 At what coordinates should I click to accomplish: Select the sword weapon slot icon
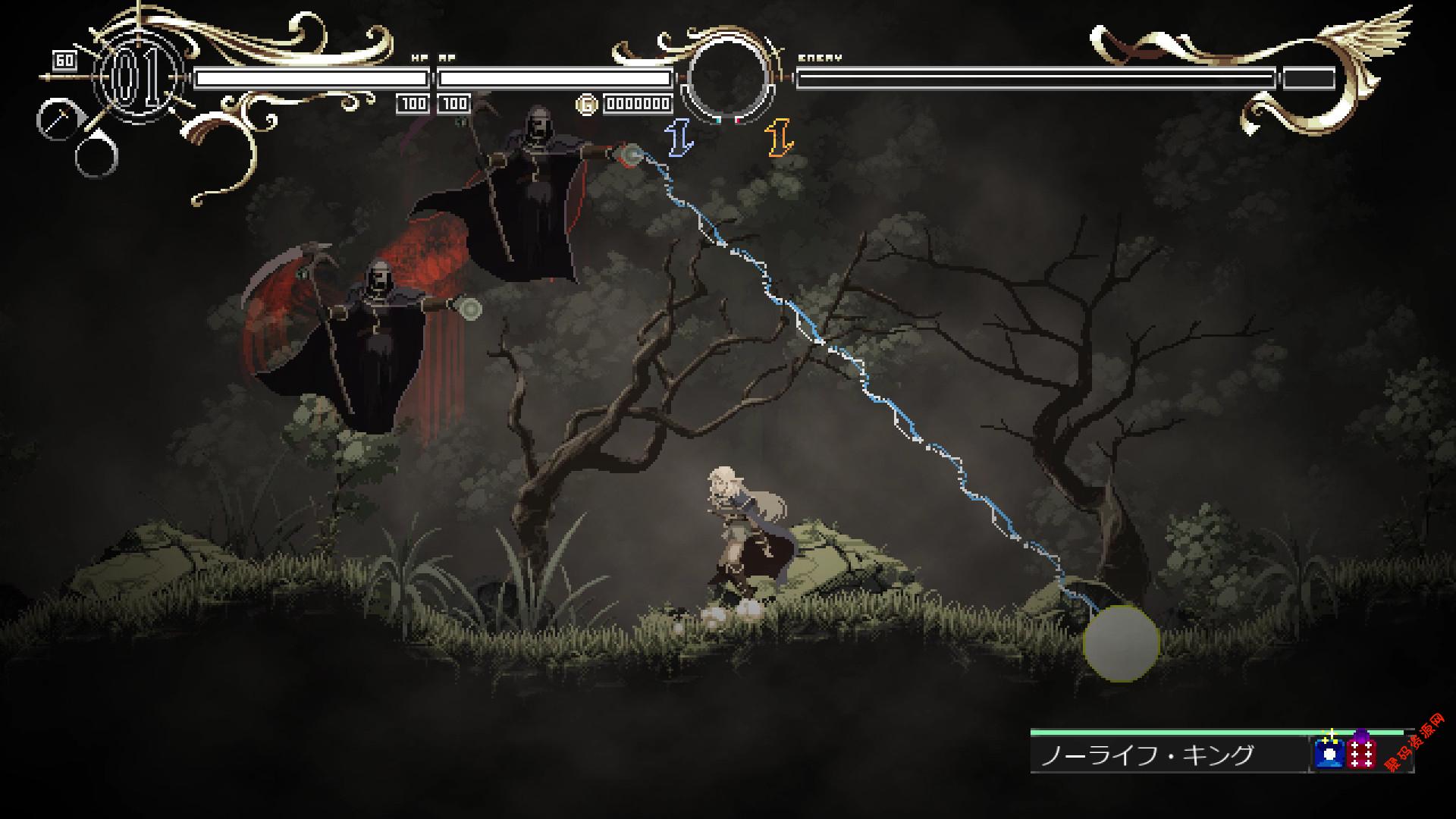point(55,120)
